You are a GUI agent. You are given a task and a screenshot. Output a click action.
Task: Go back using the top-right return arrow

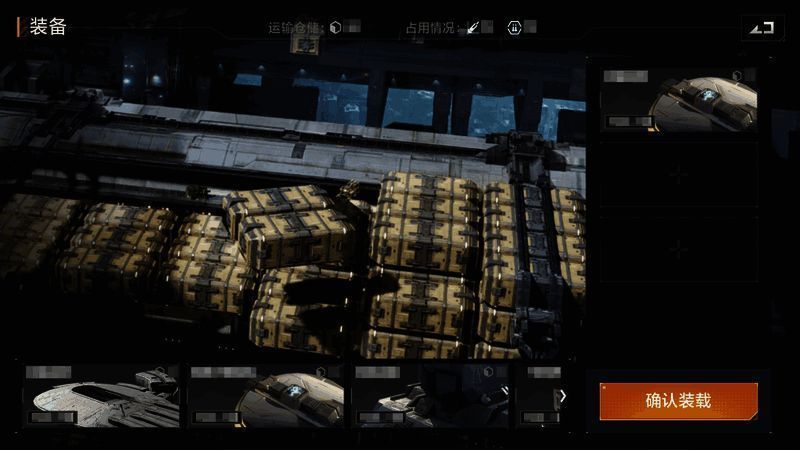coord(762,27)
